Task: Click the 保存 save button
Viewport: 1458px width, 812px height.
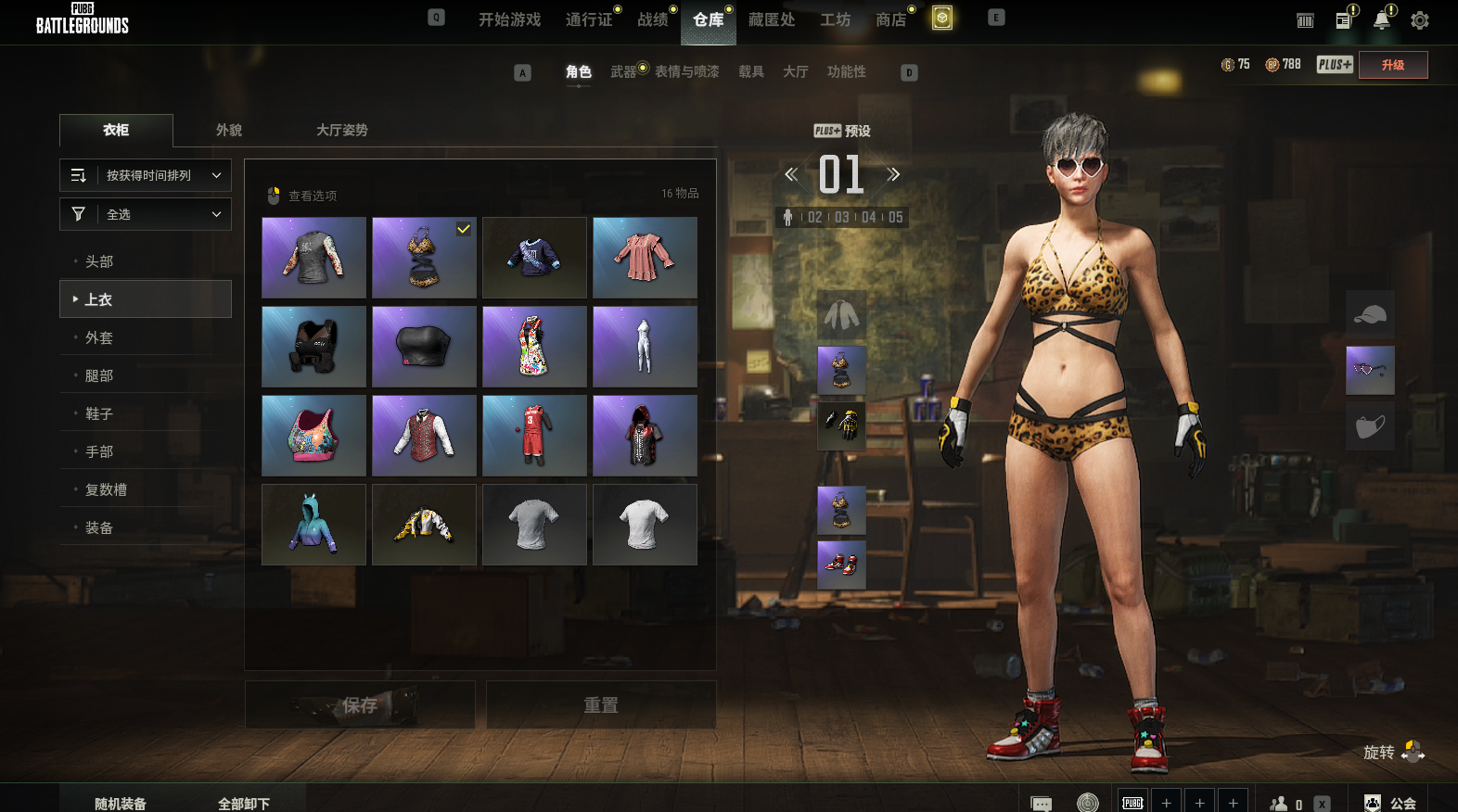Action: coord(360,705)
